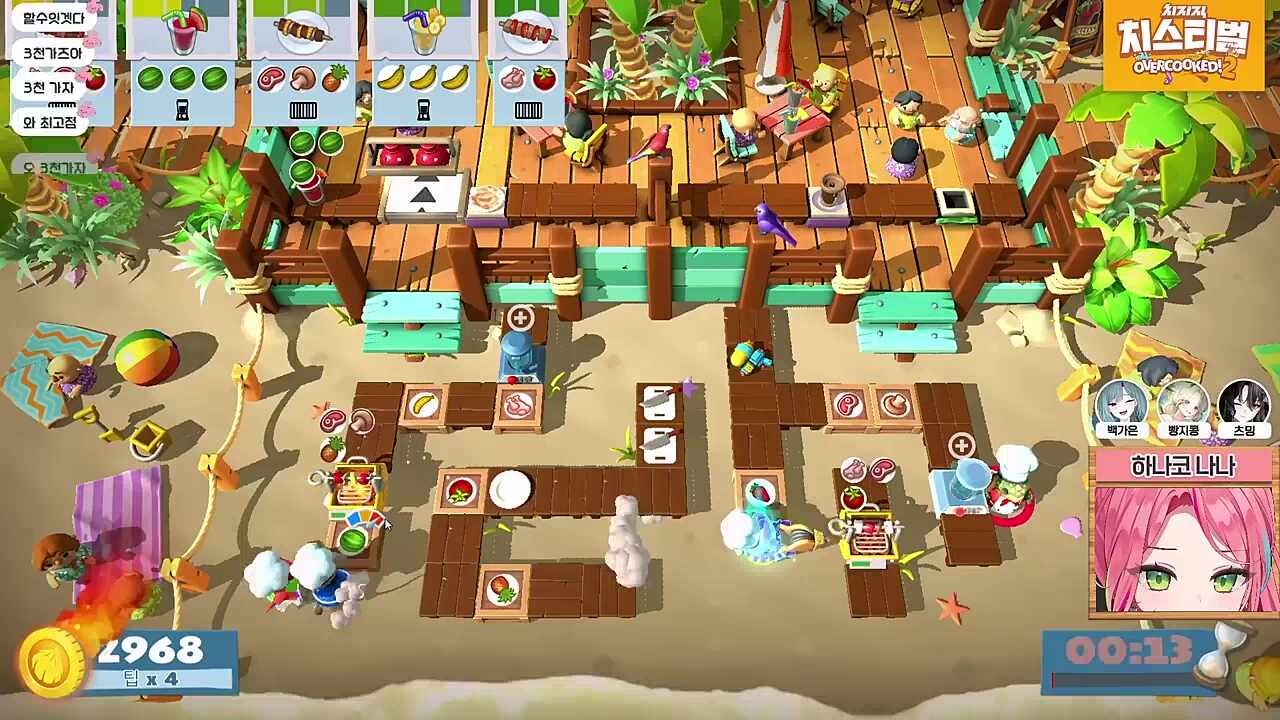Image resolution: width=1280 pixels, height=720 pixels.
Task: Select the meat, mushroom and pineapple kebab order
Action: (x=302, y=62)
